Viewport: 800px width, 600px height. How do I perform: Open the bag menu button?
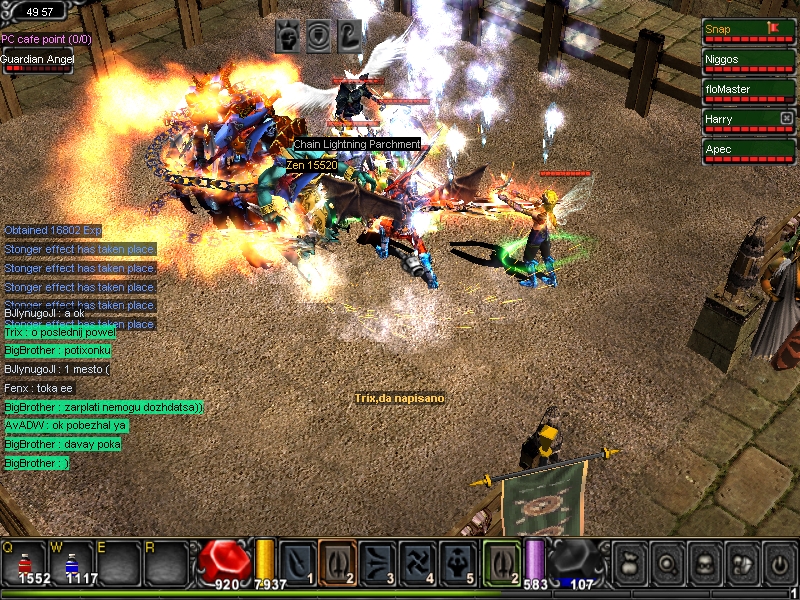click(629, 564)
